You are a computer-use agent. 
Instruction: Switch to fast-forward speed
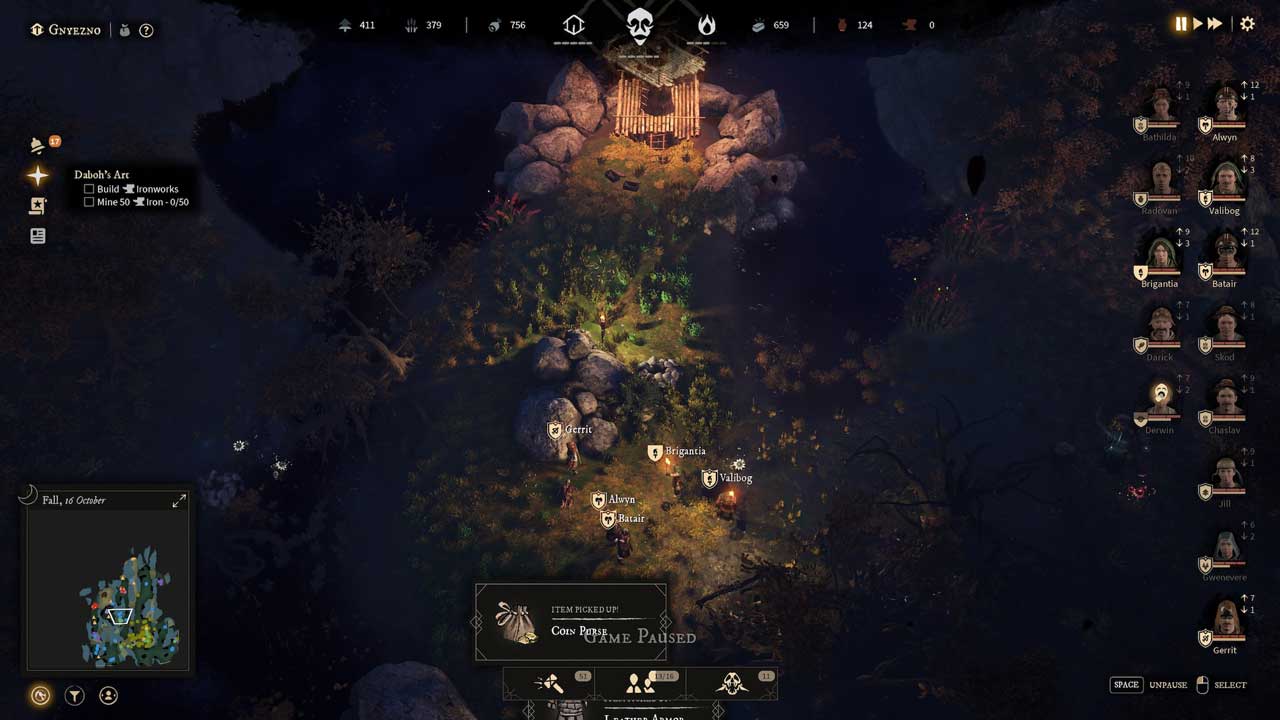(x=1215, y=24)
